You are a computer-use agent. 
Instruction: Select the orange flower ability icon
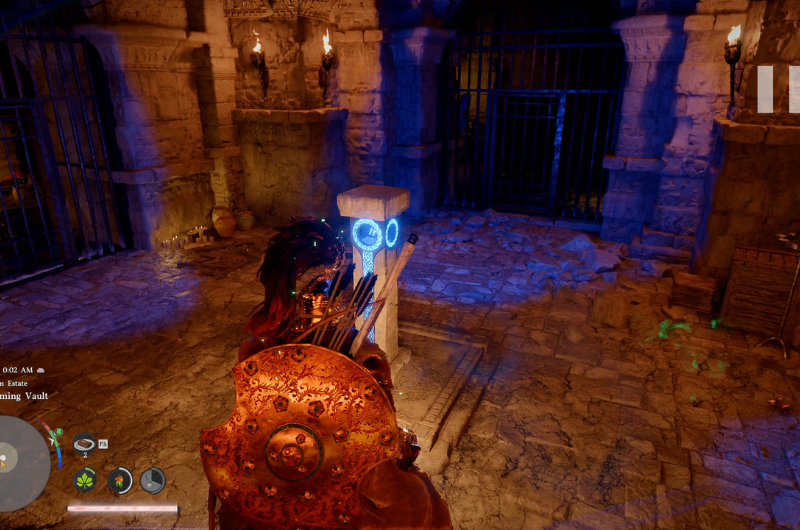tap(120, 480)
